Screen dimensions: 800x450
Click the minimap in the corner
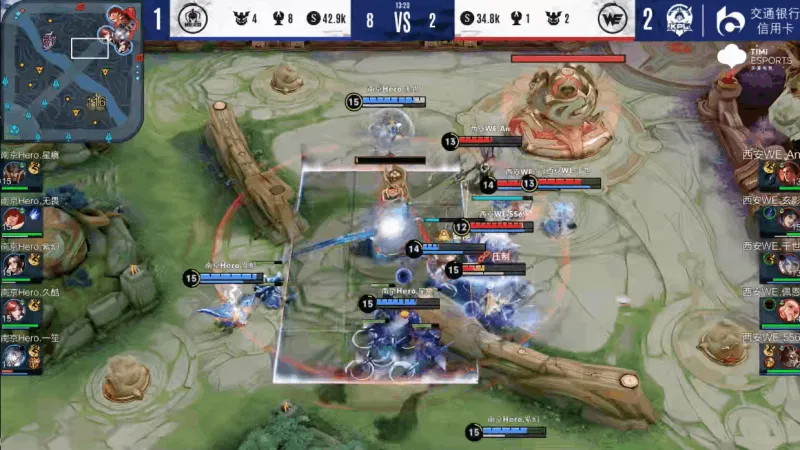70,72
